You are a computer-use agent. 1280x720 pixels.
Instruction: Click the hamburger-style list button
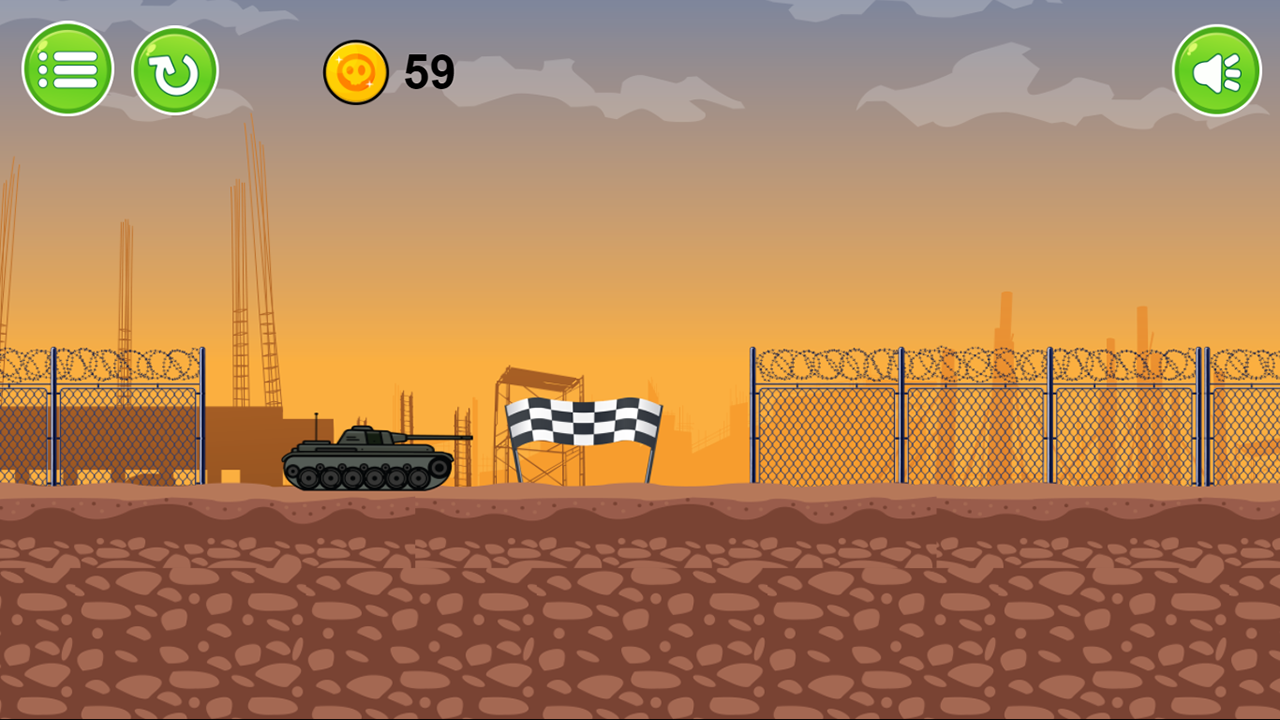click(x=68, y=68)
